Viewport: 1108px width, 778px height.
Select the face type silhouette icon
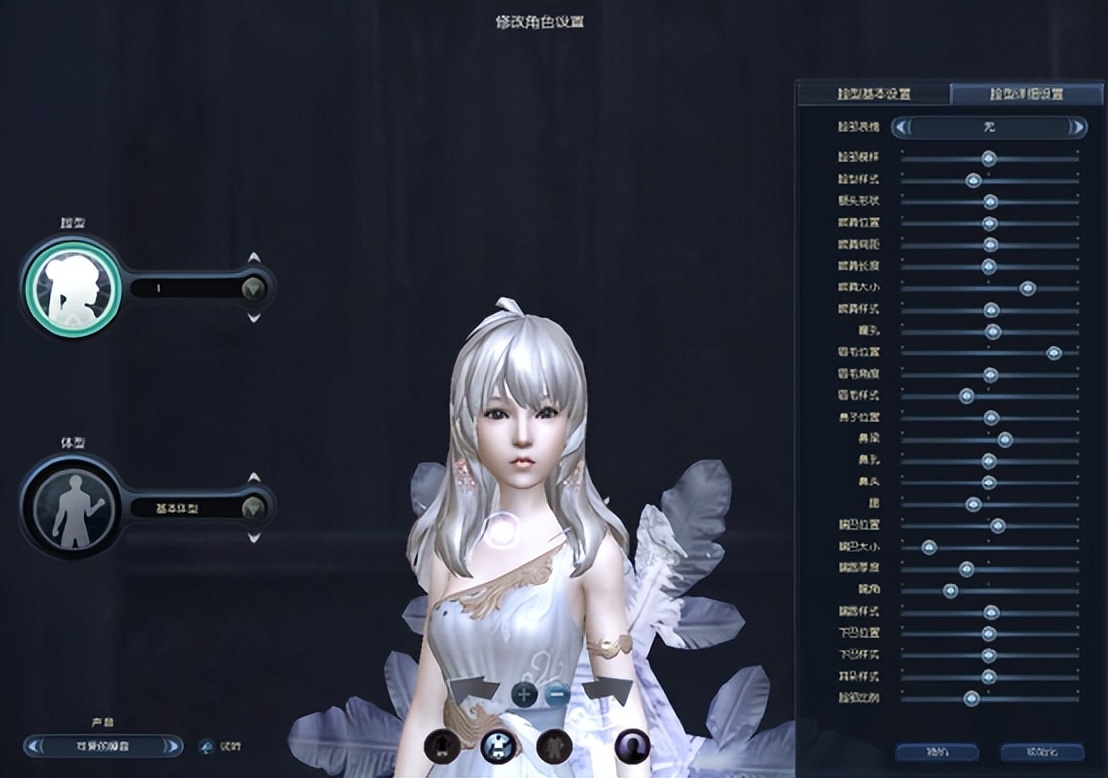(72, 288)
